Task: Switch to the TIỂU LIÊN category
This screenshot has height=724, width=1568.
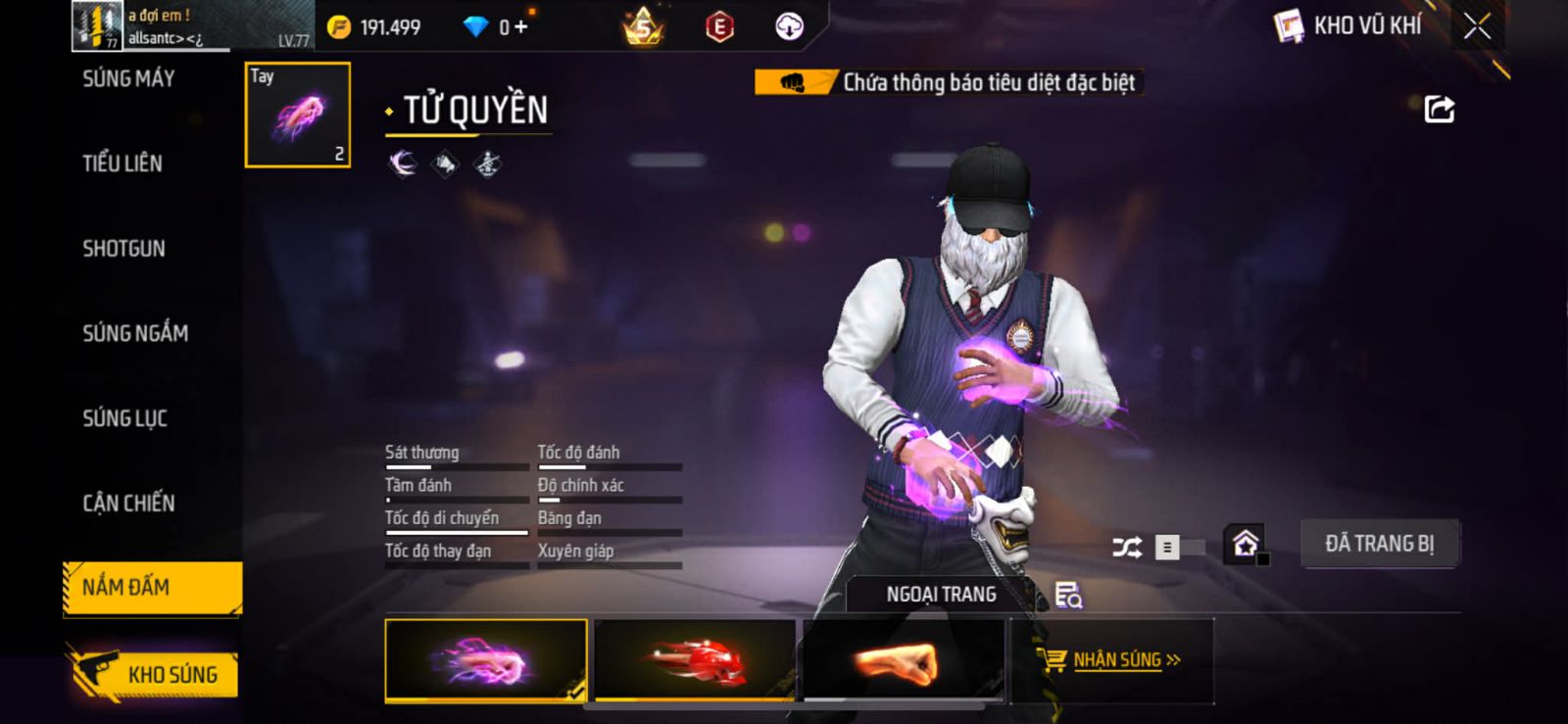Action: tap(122, 164)
